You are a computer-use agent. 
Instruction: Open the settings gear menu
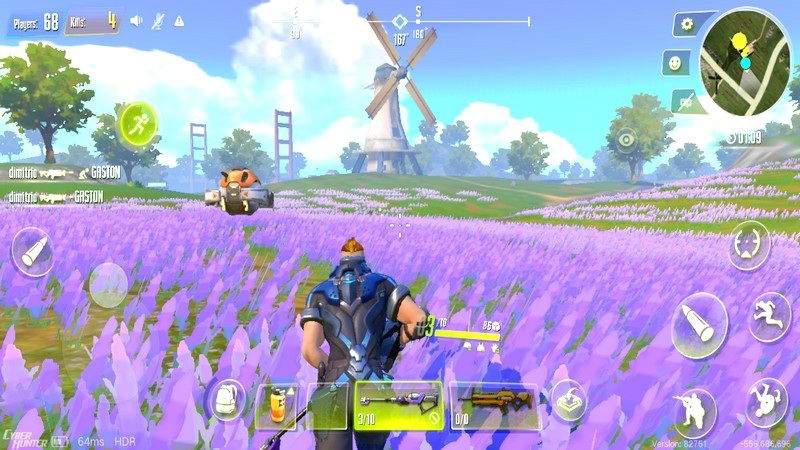pos(684,24)
